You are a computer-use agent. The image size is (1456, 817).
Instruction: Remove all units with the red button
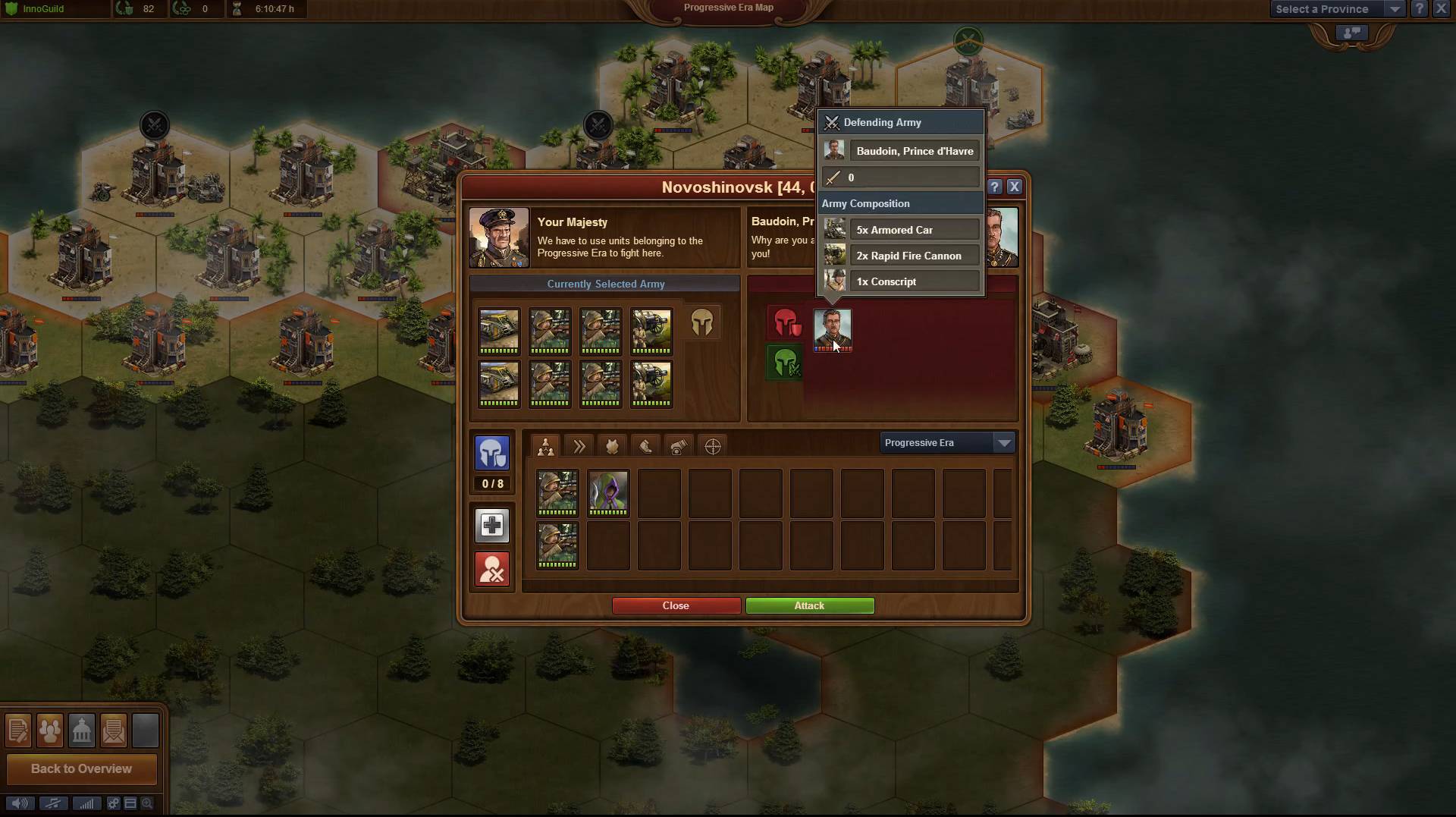tap(492, 569)
